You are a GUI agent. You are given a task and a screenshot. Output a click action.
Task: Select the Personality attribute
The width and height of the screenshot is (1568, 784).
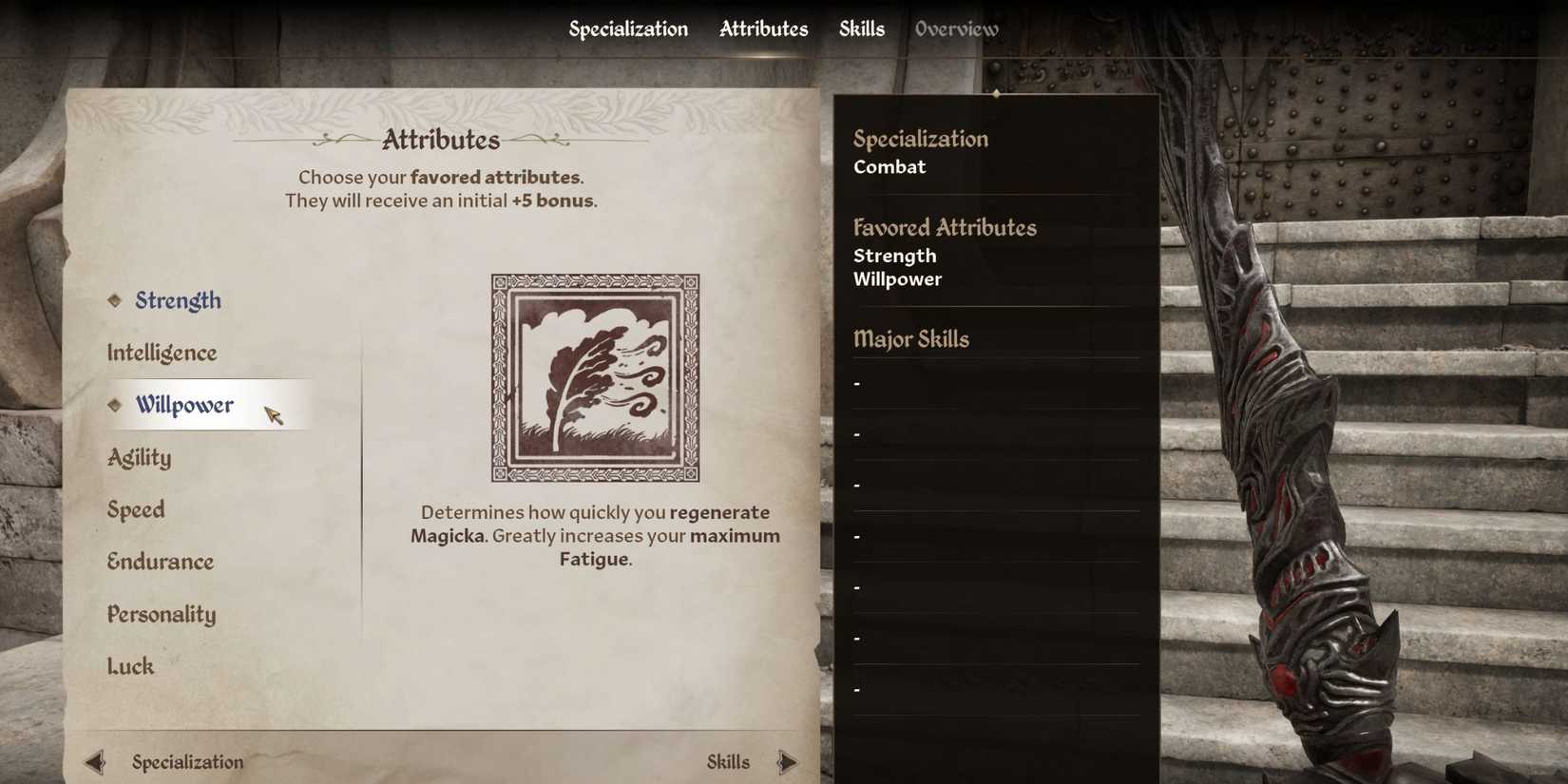(161, 615)
